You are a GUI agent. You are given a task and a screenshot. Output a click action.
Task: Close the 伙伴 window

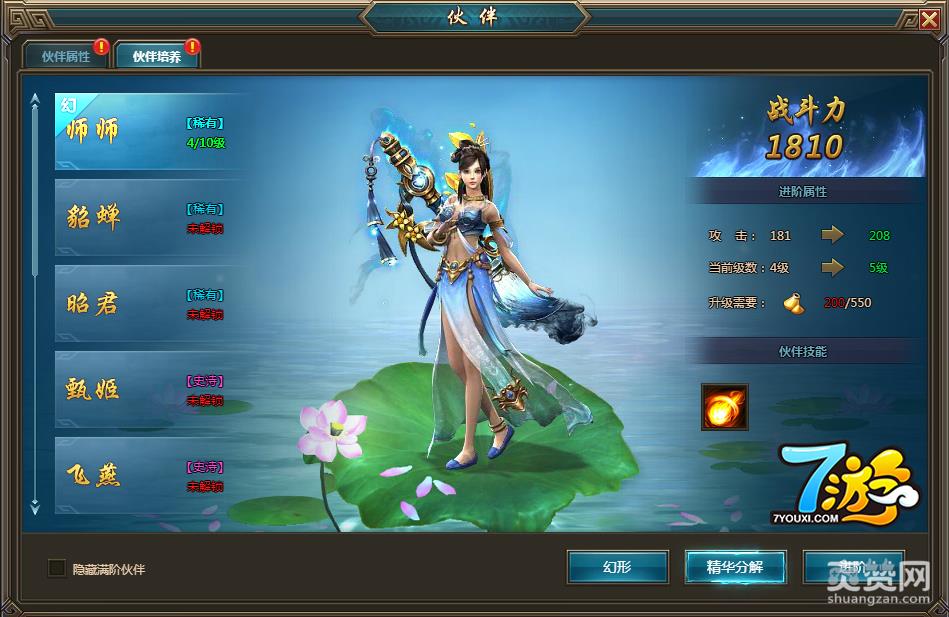click(x=930, y=18)
